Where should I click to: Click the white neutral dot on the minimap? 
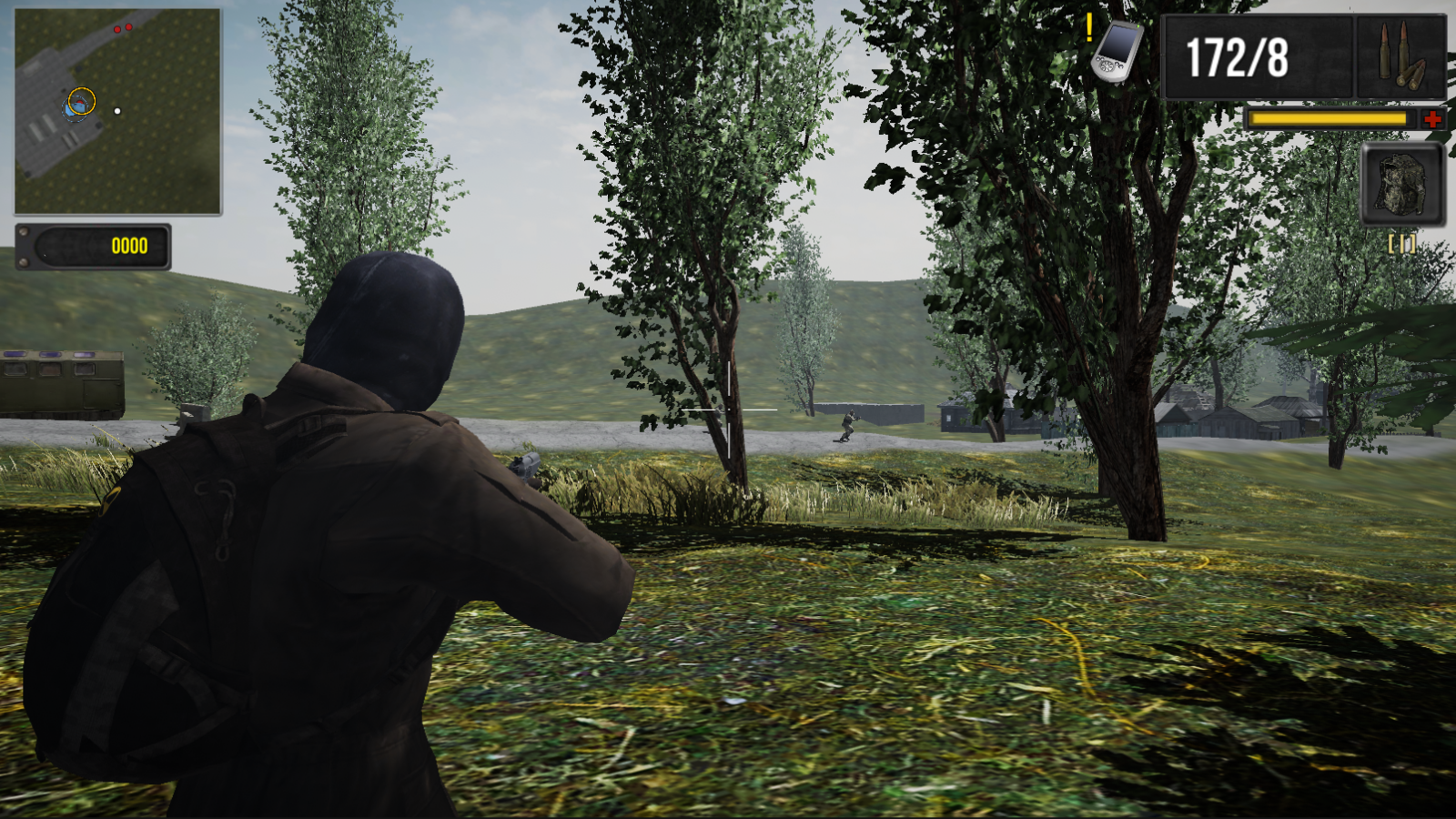coord(116,111)
